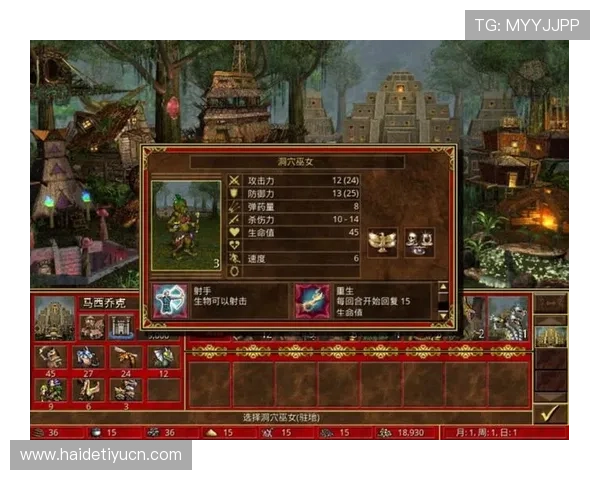Select the creature stack with 6 available
The height and width of the screenshot is (480, 600).
(88, 388)
